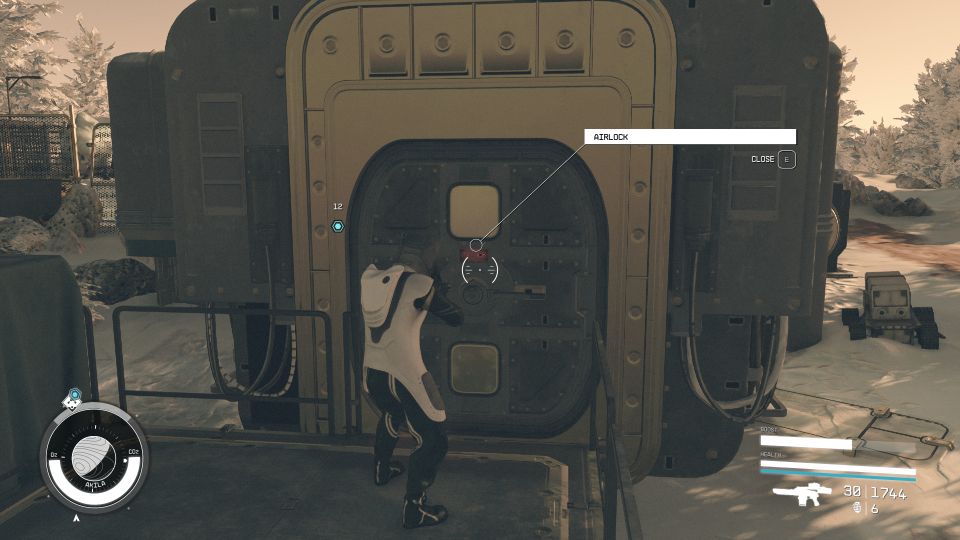This screenshot has height=540, width=960.
Task: Select the AIRLOCK interaction label
Action: (689, 136)
